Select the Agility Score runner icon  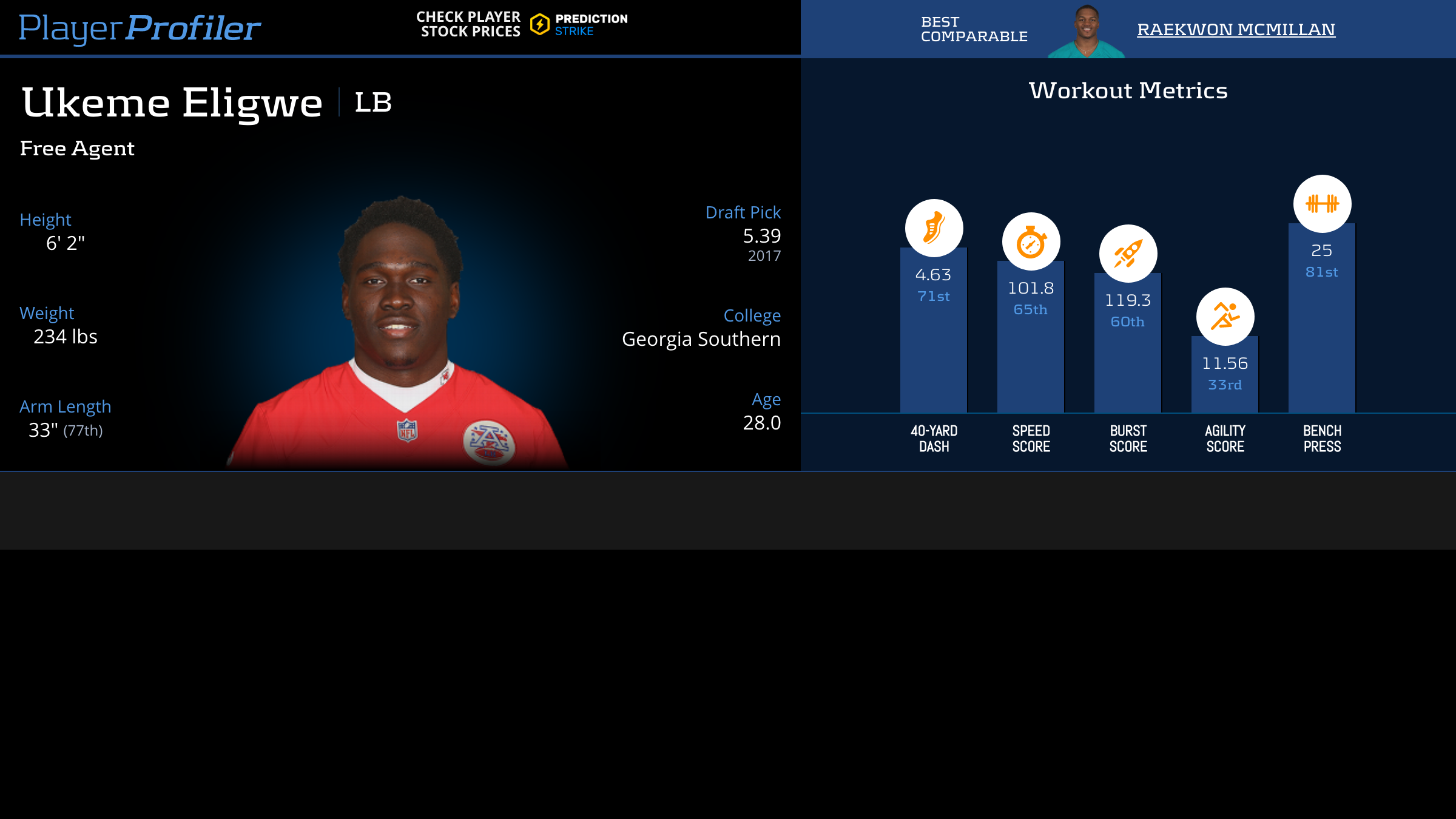coord(1225,317)
